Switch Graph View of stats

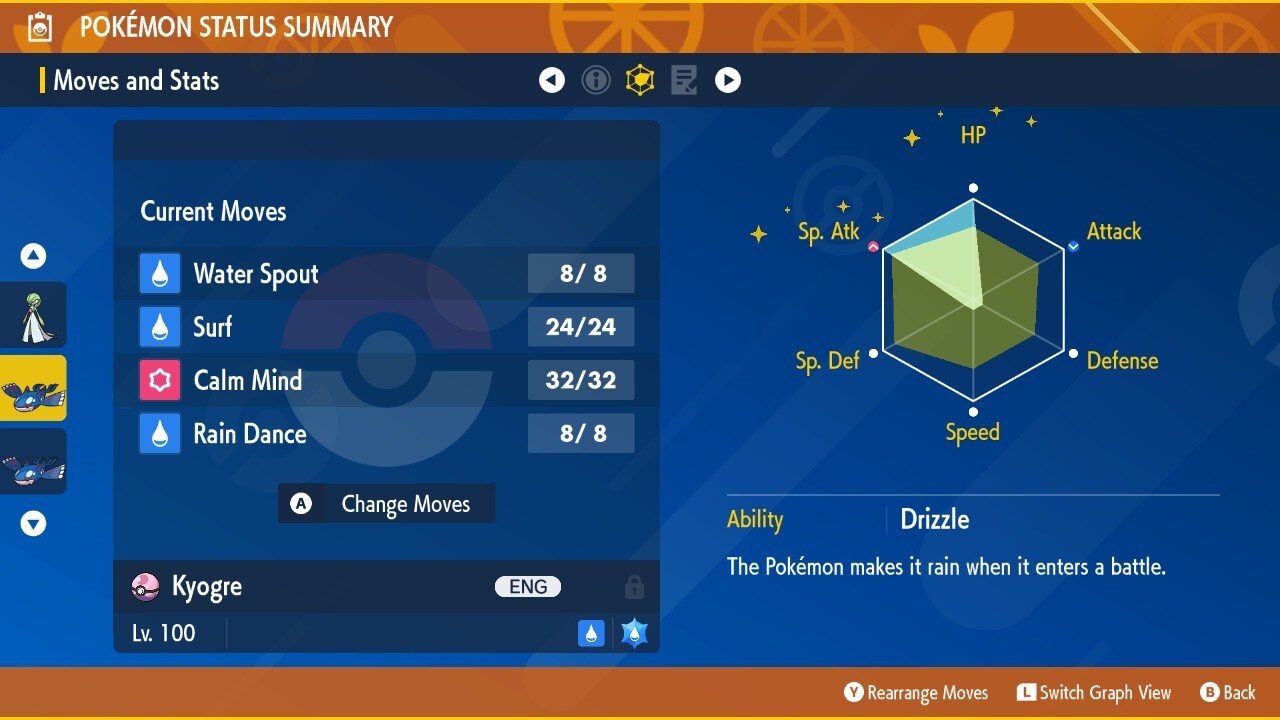coord(1094,693)
